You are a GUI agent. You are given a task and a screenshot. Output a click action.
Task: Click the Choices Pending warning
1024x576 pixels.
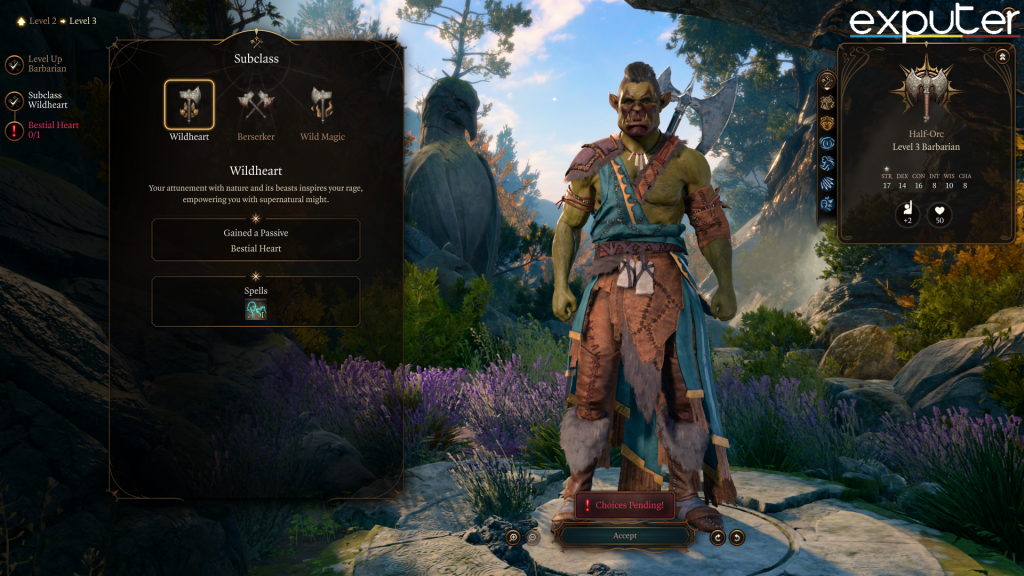pos(625,505)
